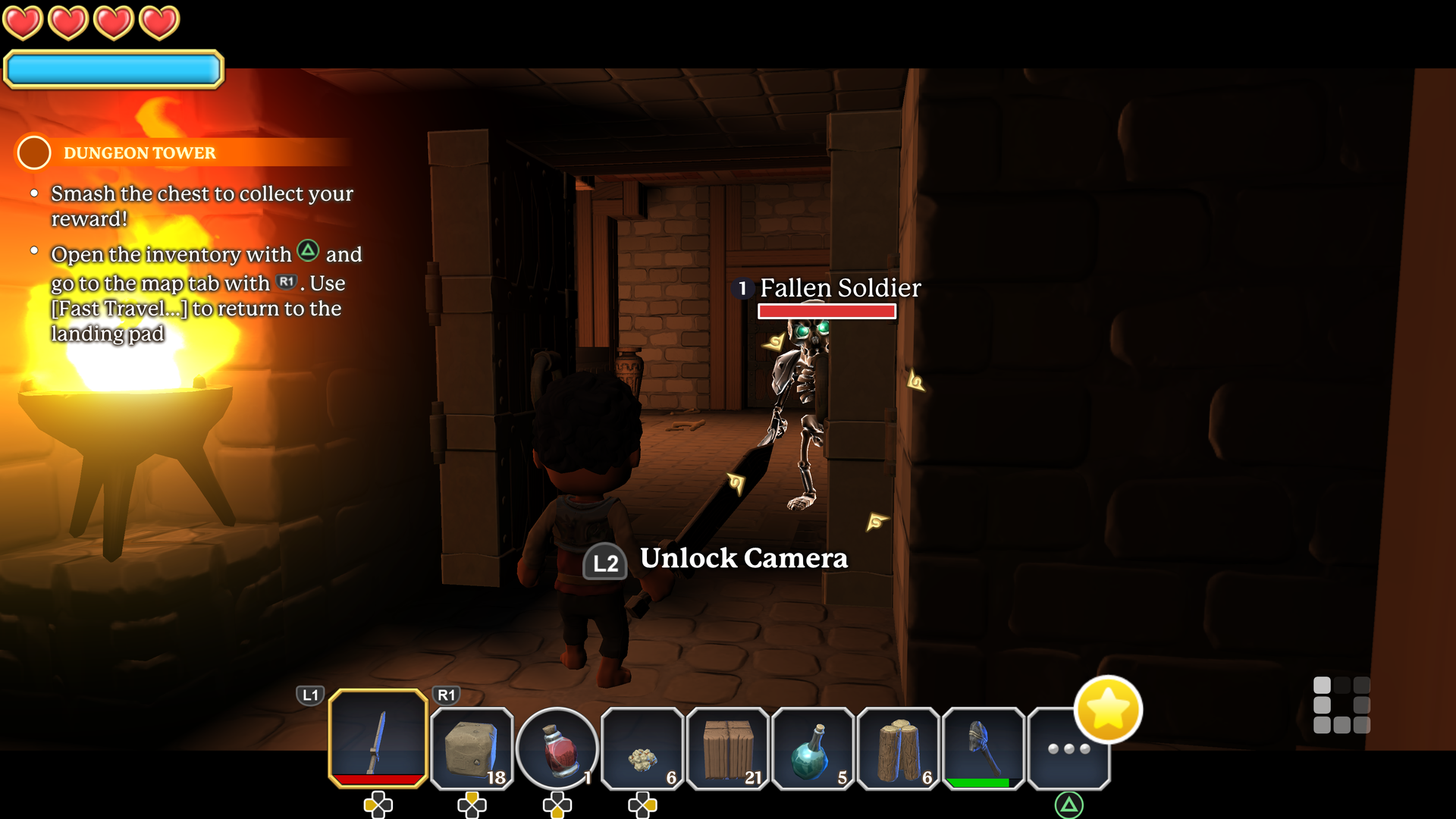Click the L1 hotbar scroll indicator
Viewport: 1456px width, 819px height.
tap(310, 694)
